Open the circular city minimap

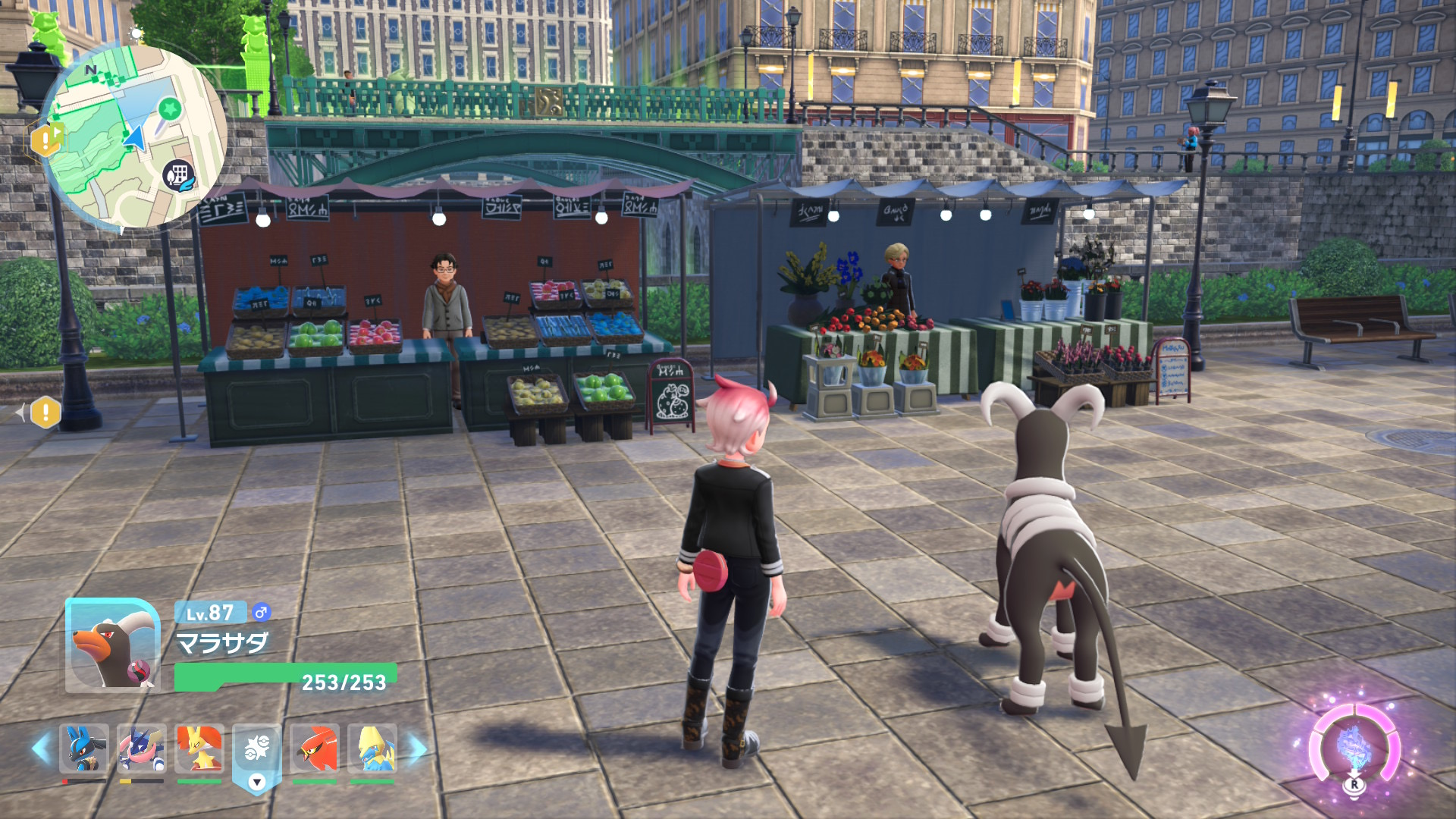[x=135, y=136]
